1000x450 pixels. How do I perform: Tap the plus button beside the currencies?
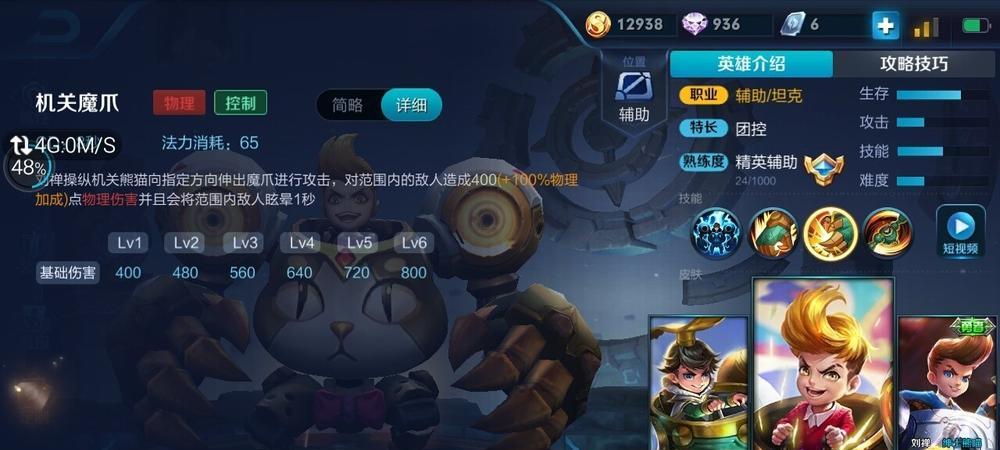(885, 25)
